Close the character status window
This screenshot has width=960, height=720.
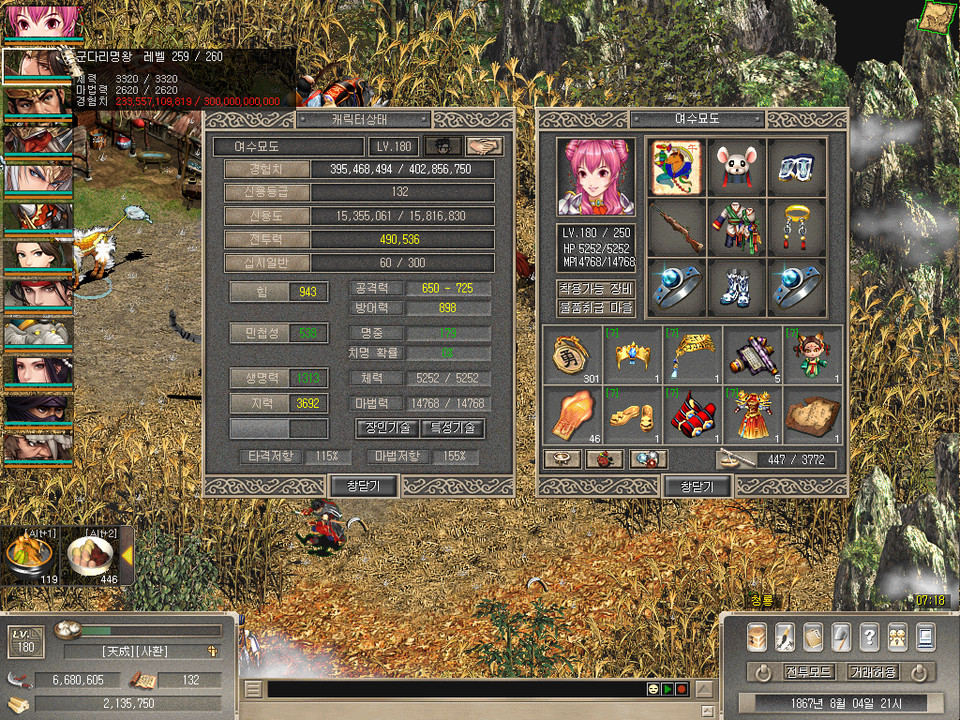point(364,486)
